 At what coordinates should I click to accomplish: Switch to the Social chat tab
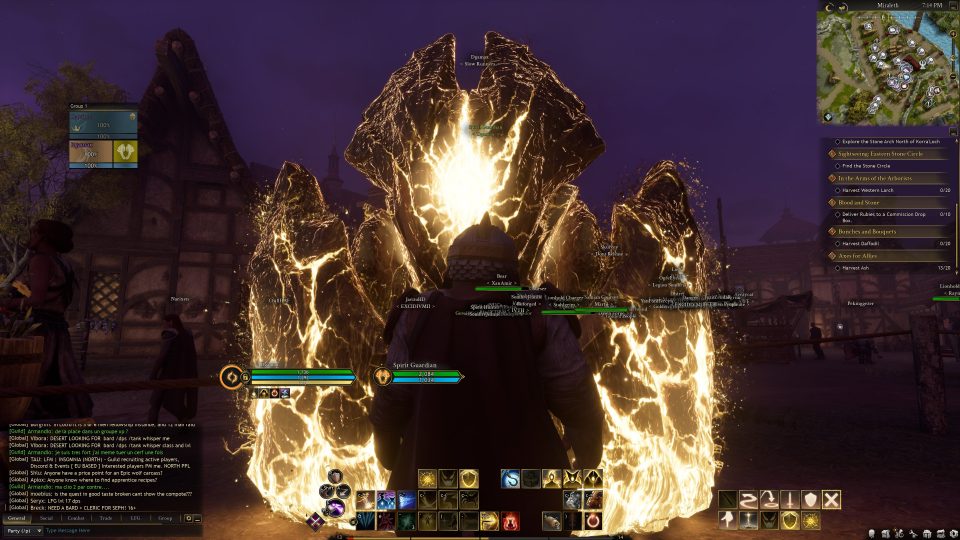pos(47,518)
